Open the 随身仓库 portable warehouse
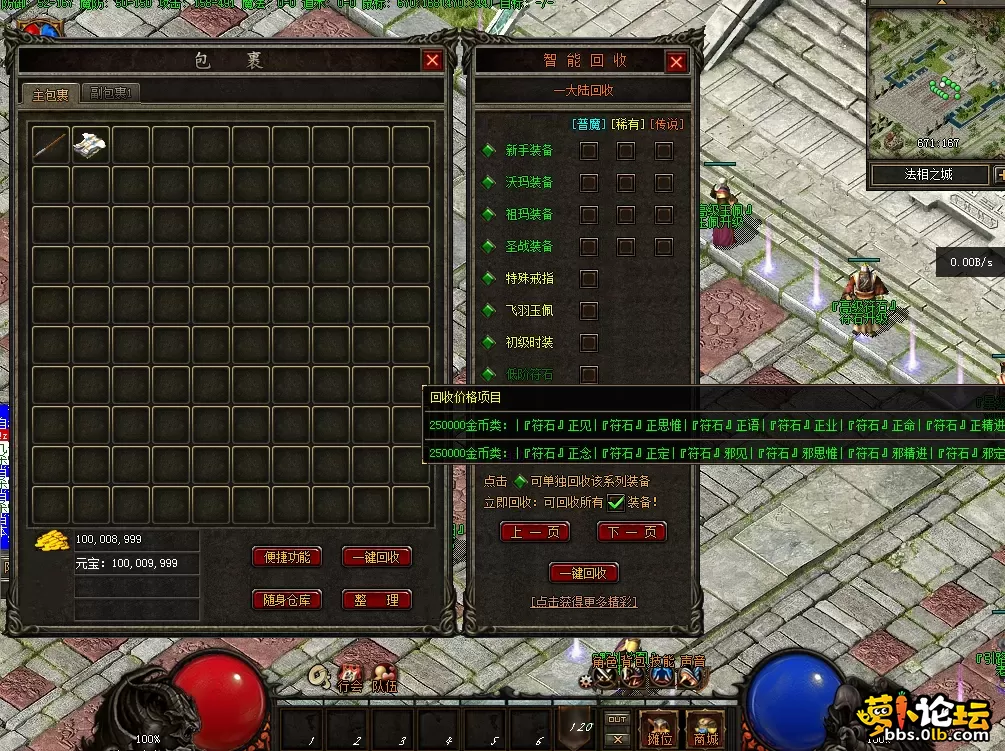Viewport: 1005px width, 751px height. point(287,600)
